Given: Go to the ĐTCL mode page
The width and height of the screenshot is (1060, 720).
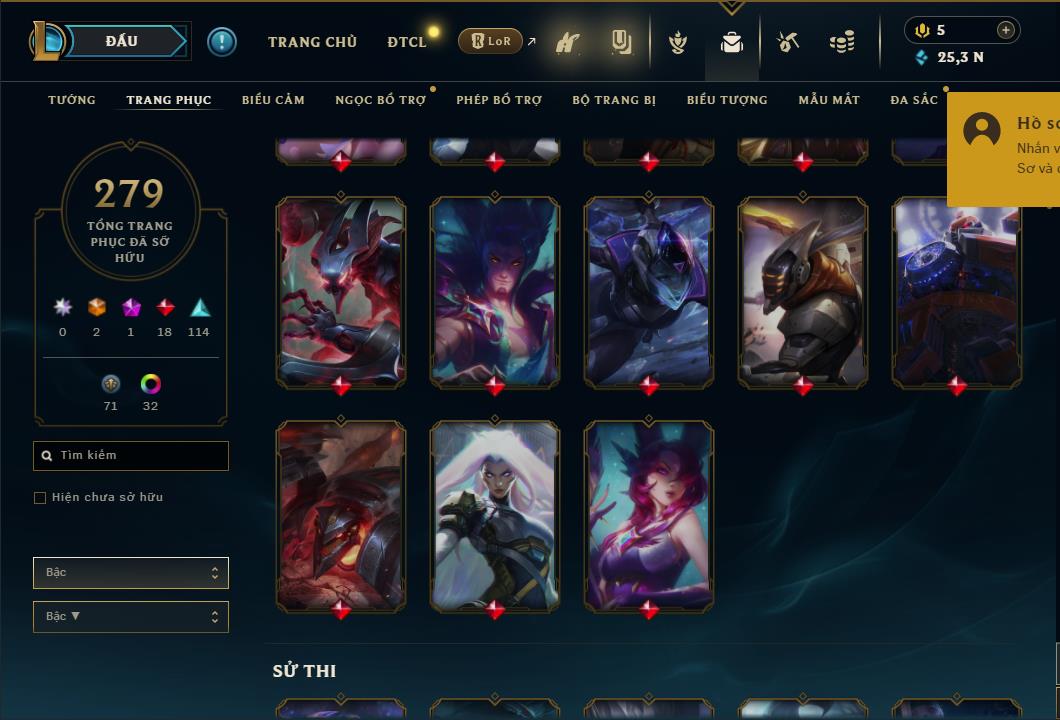Looking at the screenshot, I should click(x=406, y=42).
